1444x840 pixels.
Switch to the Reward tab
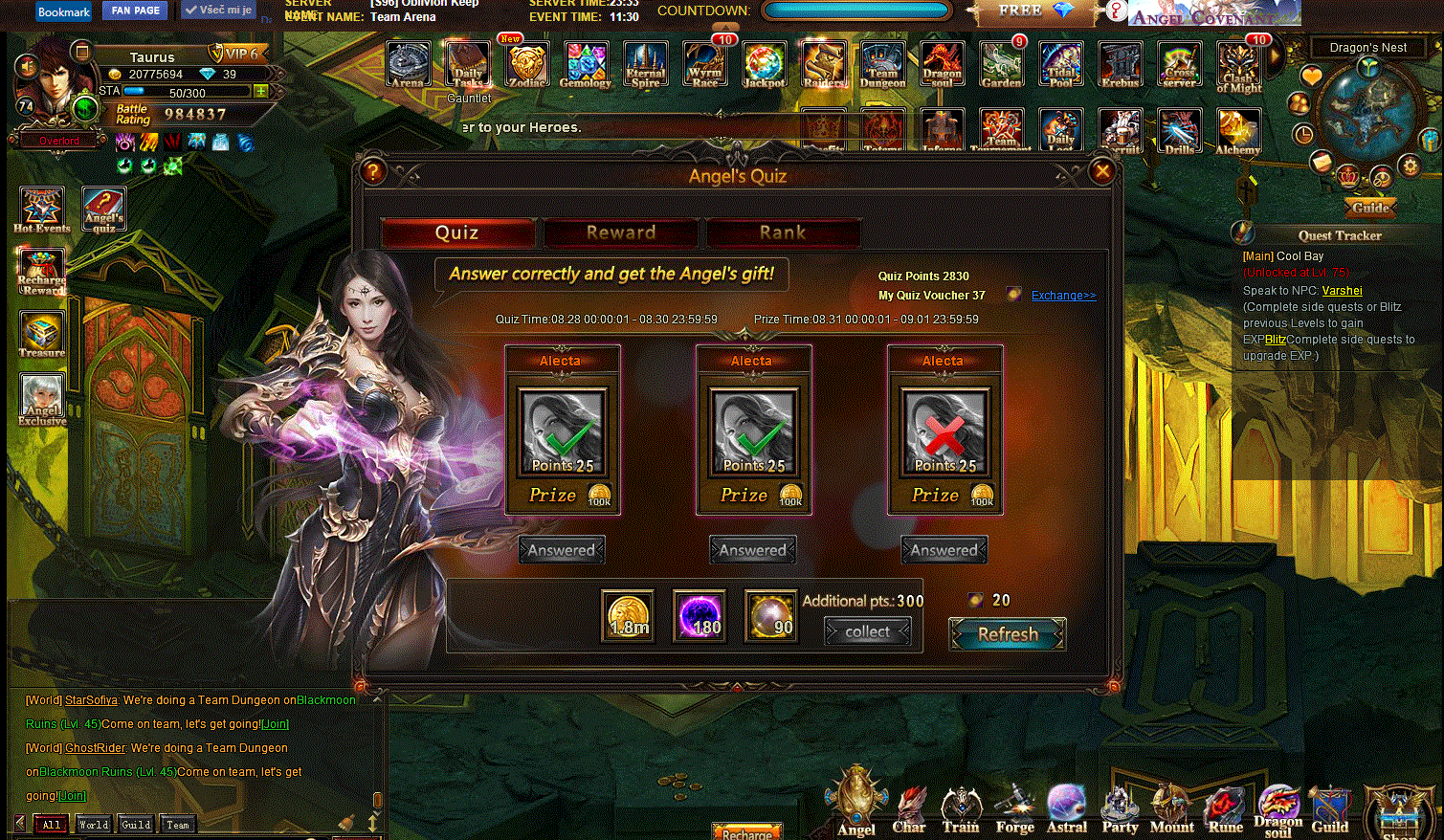(x=620, y=232)
